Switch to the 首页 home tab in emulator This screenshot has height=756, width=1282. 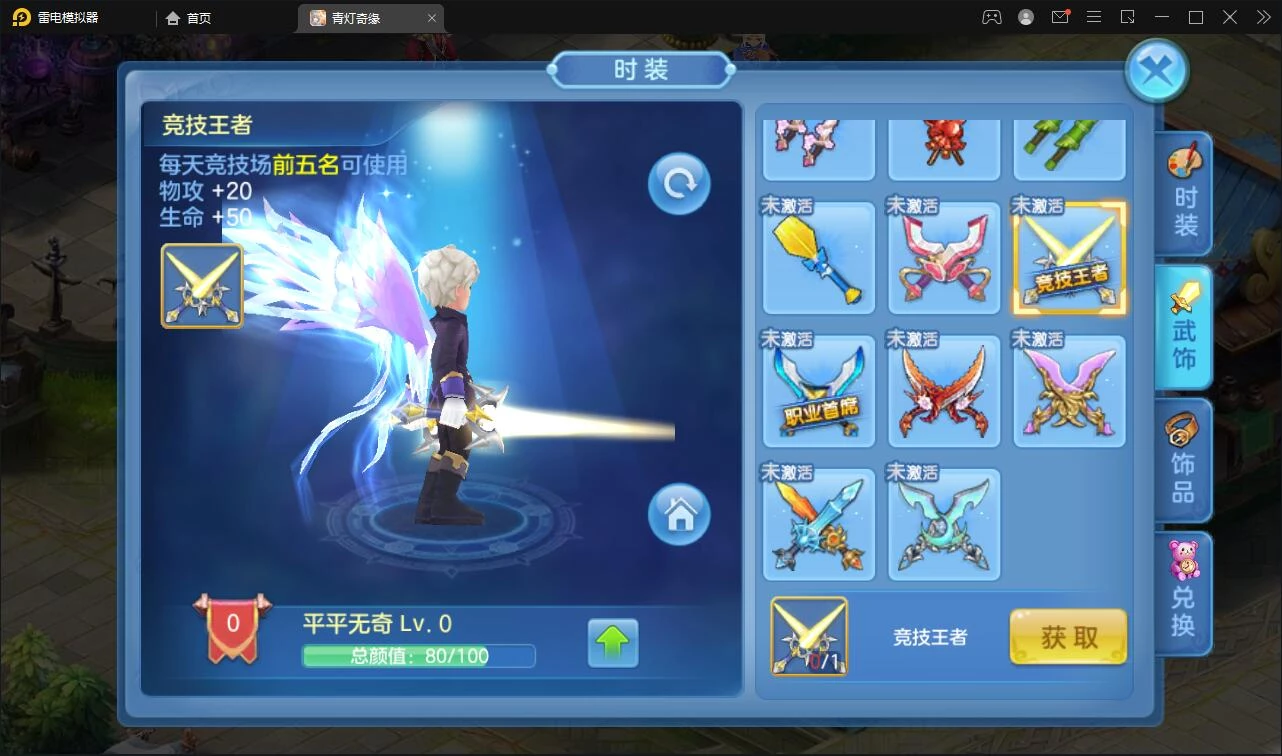click(x=189, y=18)
